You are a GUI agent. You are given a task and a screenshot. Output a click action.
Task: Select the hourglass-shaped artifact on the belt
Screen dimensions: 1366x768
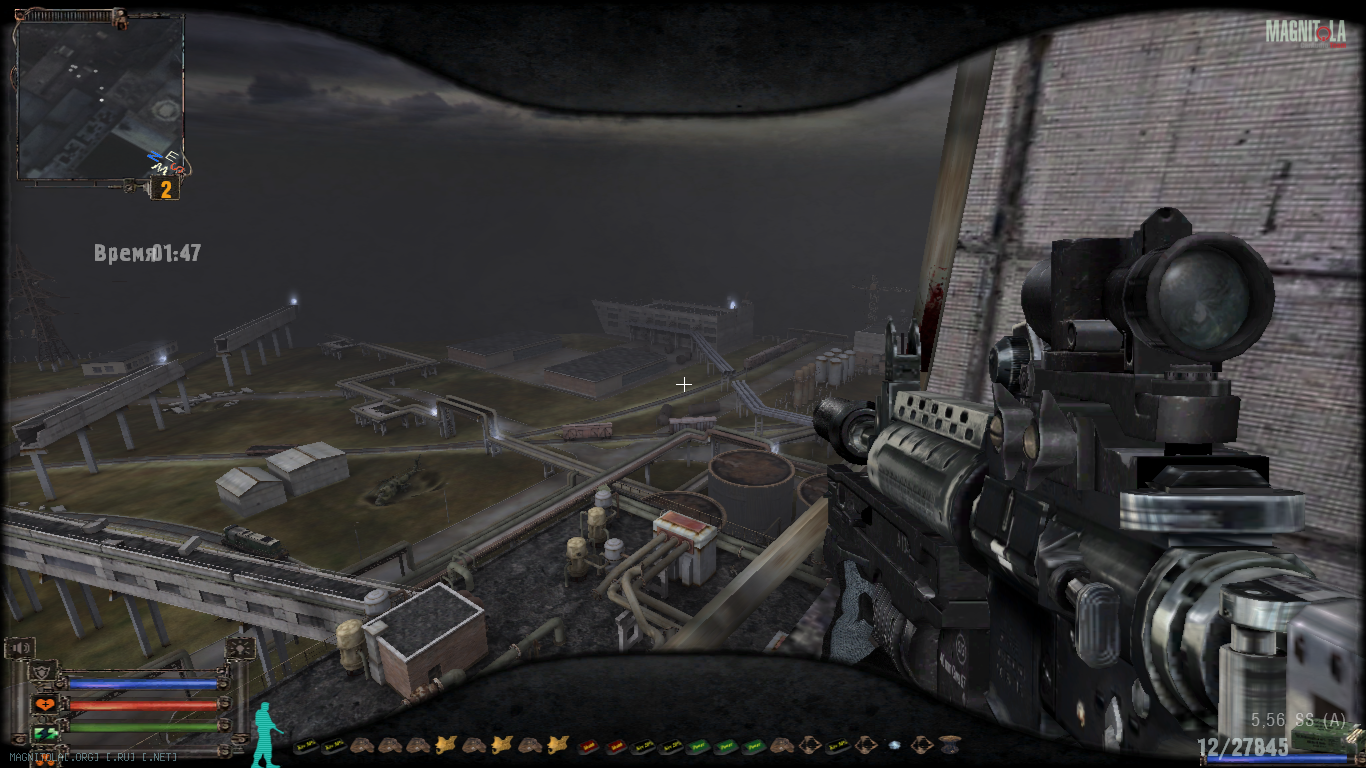point(949,744)
